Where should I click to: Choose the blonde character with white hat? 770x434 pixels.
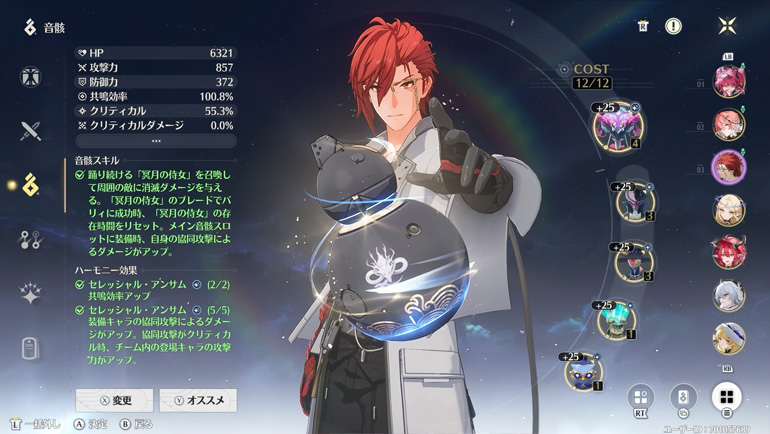pyautogui.click(x=728, y=339)
